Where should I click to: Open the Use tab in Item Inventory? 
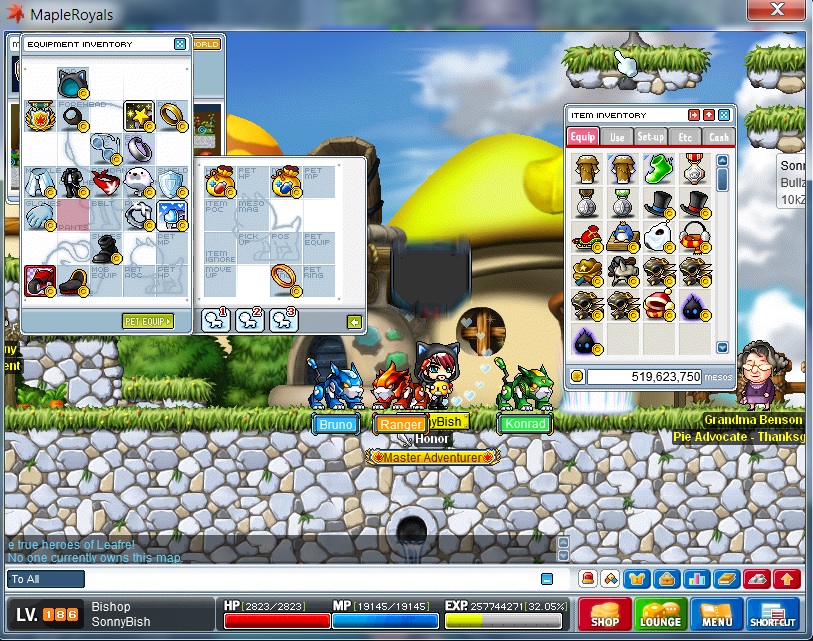[x=617, y=137]
